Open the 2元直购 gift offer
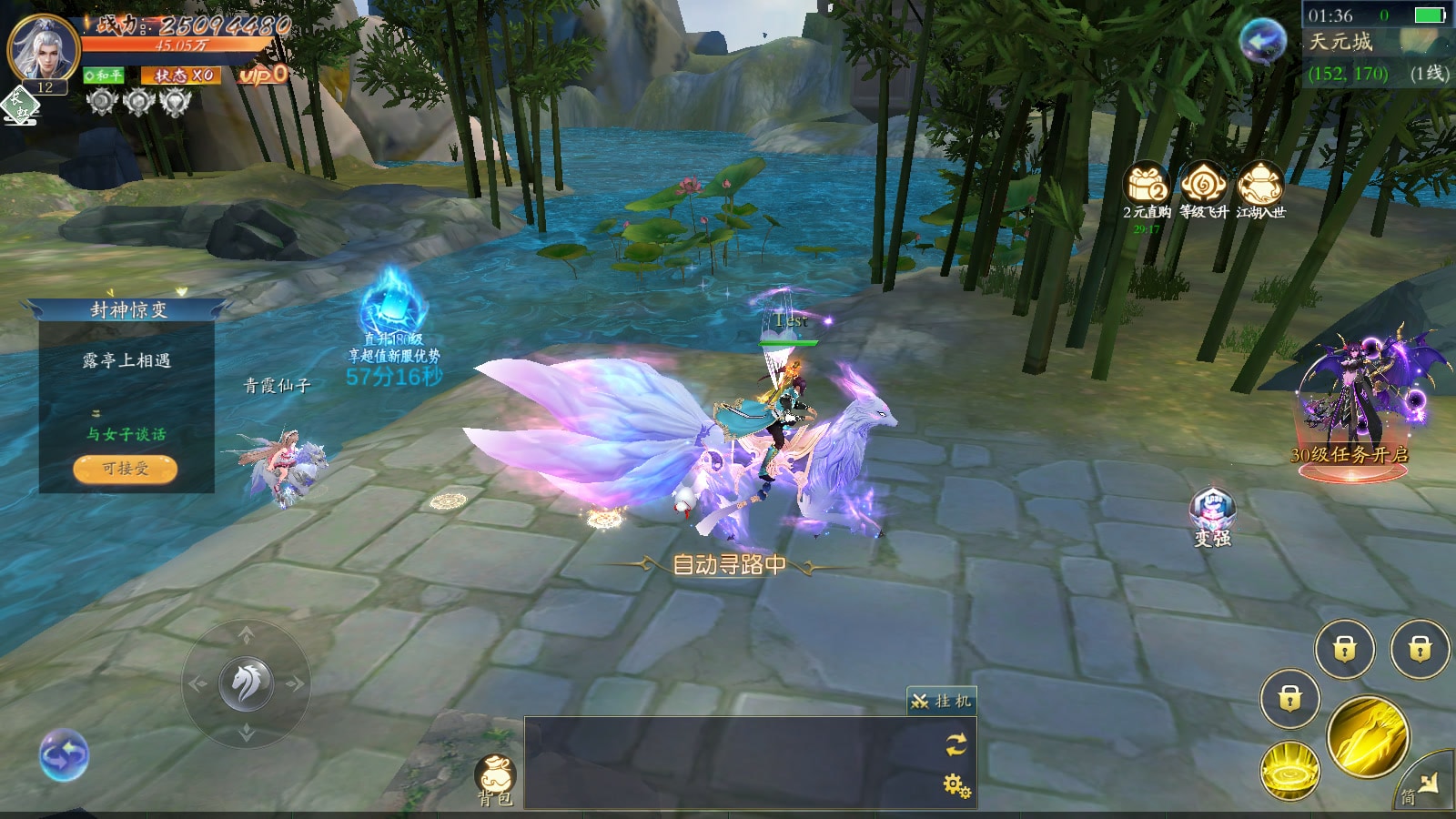 tap(1147, 186)
